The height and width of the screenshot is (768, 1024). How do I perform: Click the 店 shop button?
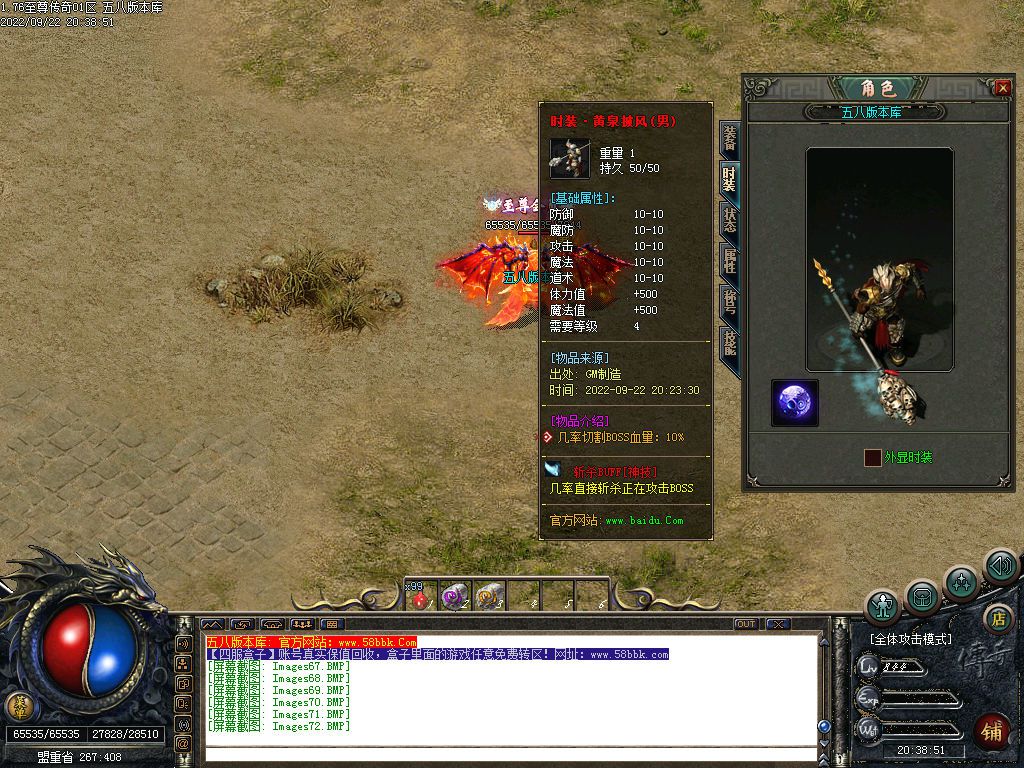(x=996, y=618)
